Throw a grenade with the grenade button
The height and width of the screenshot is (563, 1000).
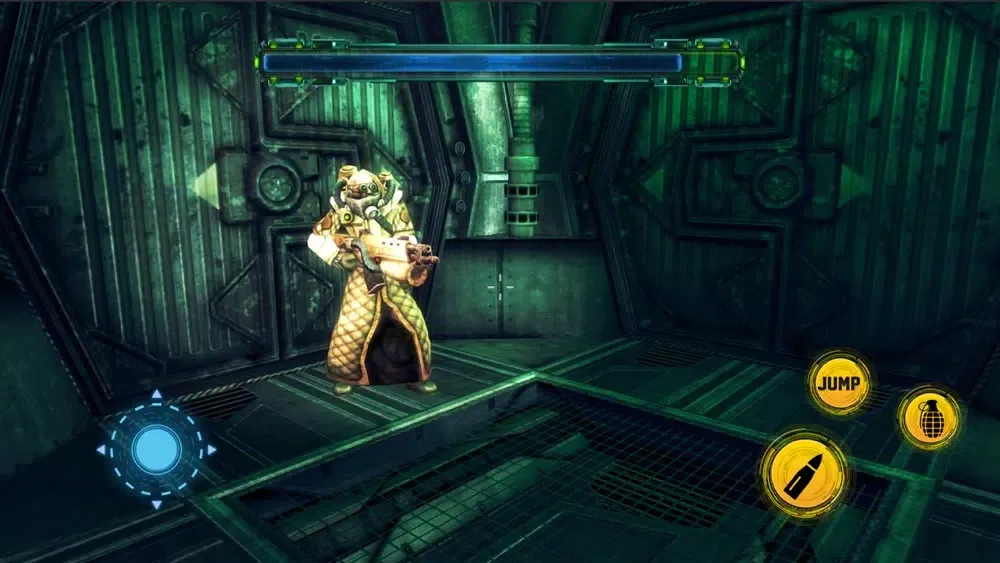[928, 417]
